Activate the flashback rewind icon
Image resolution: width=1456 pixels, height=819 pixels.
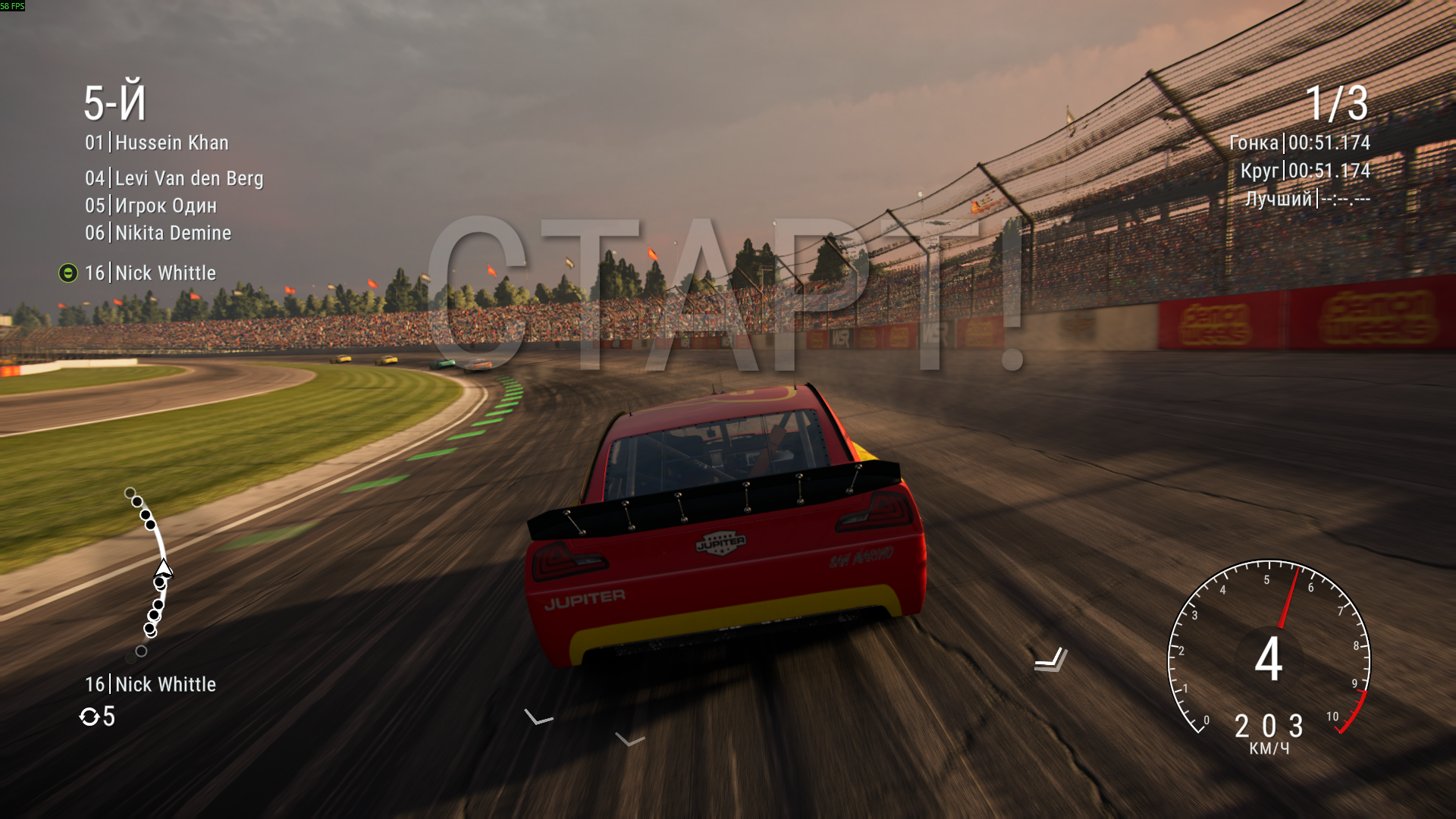point(89,717)
